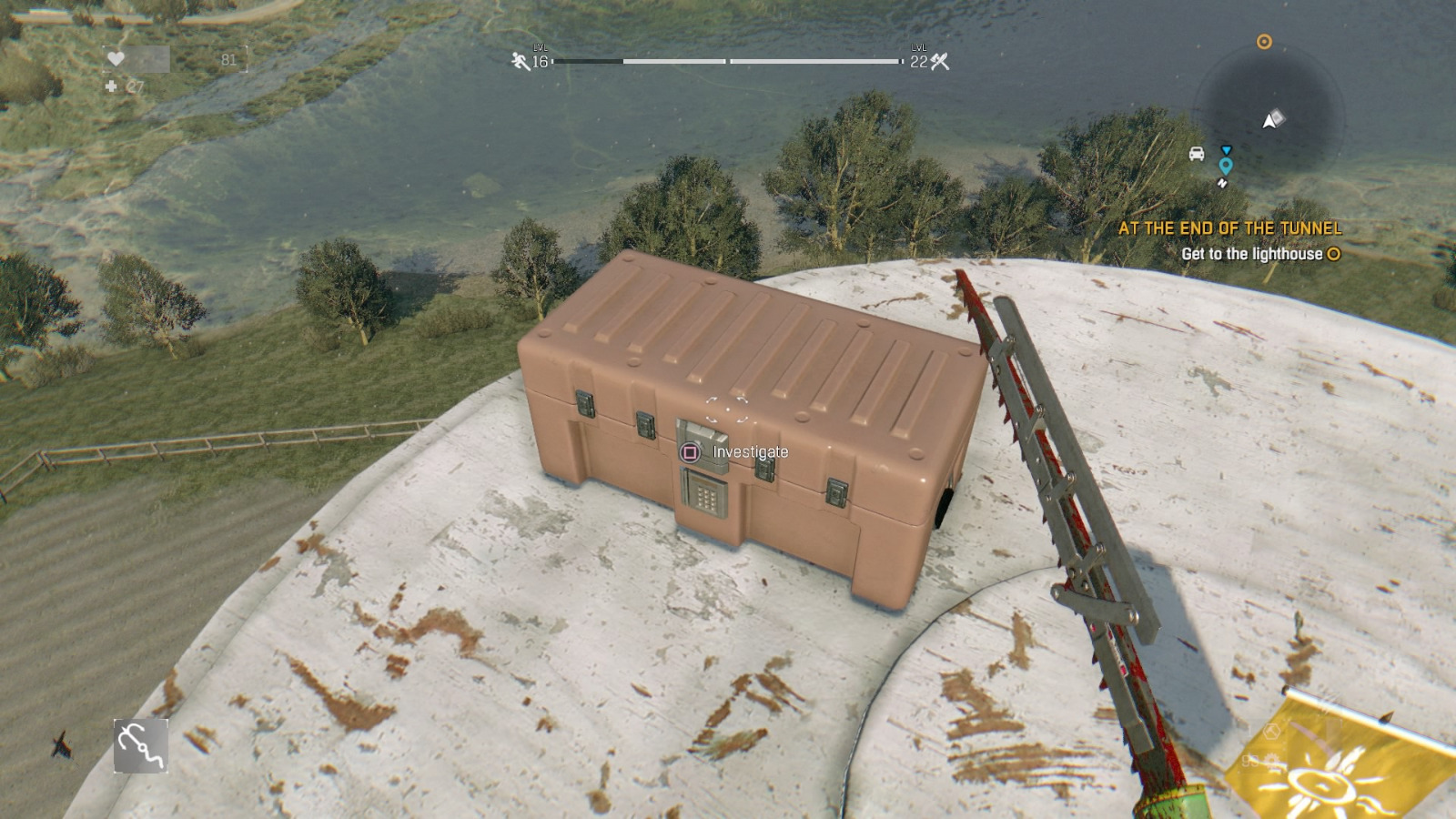1456x819 pixels.
Task: Click the orange objective marker above the minimap
Action: tap(1265, 41)
